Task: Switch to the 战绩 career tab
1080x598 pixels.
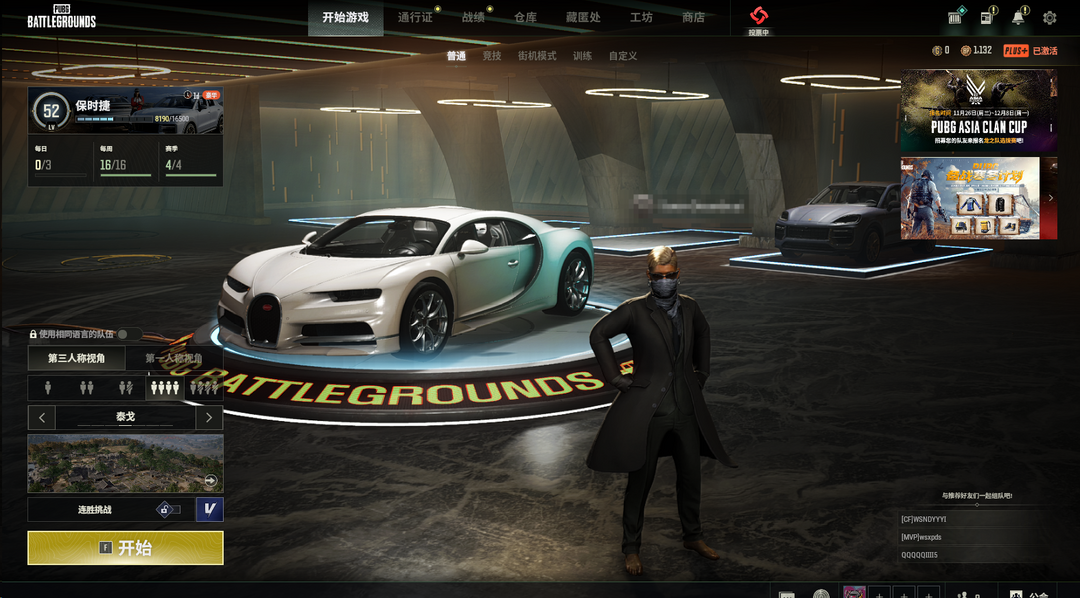Action: [x=473, y=17]
